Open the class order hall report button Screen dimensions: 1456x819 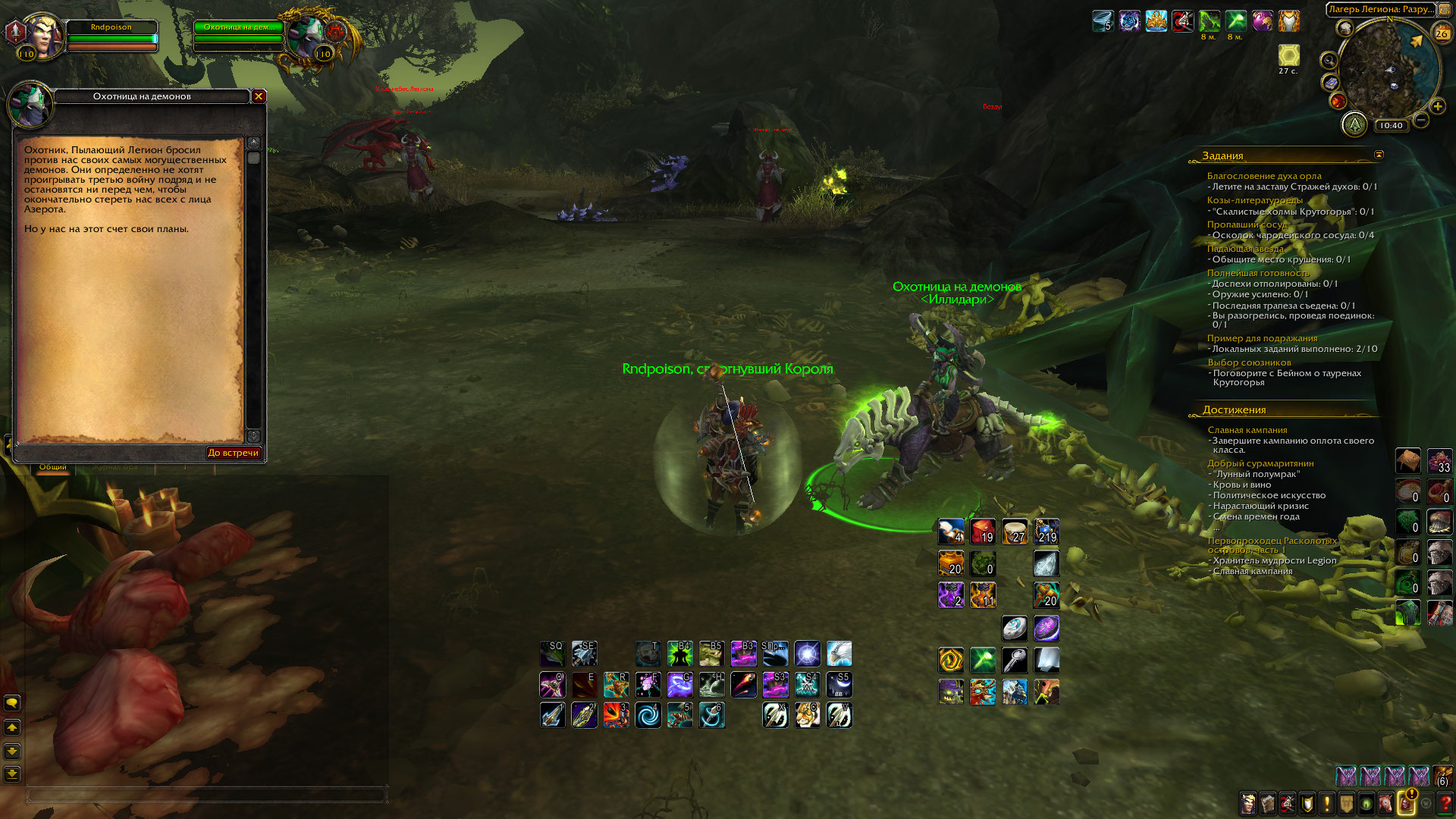[1354, 124]
